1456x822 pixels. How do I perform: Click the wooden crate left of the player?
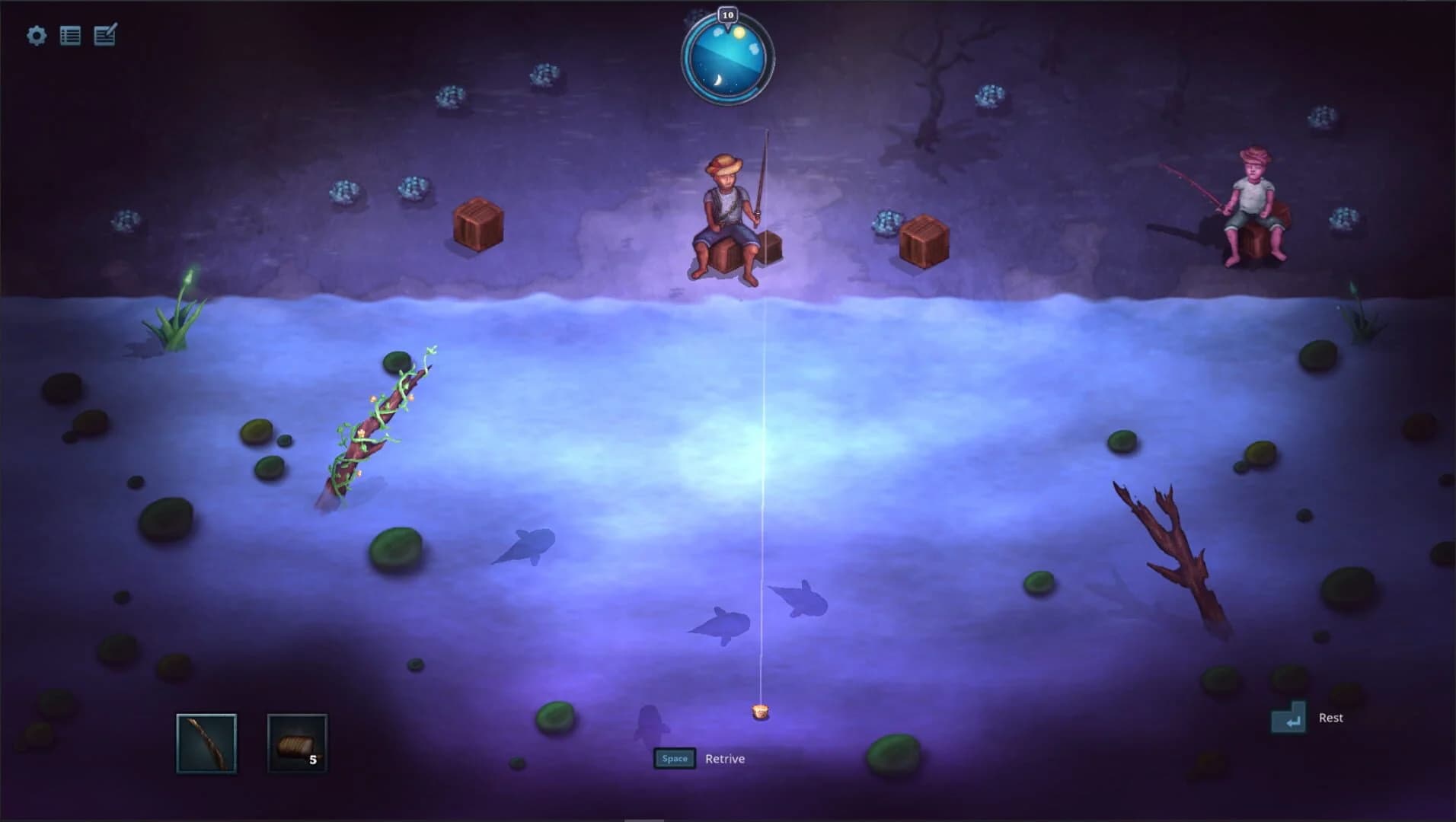tap(480, 225)
